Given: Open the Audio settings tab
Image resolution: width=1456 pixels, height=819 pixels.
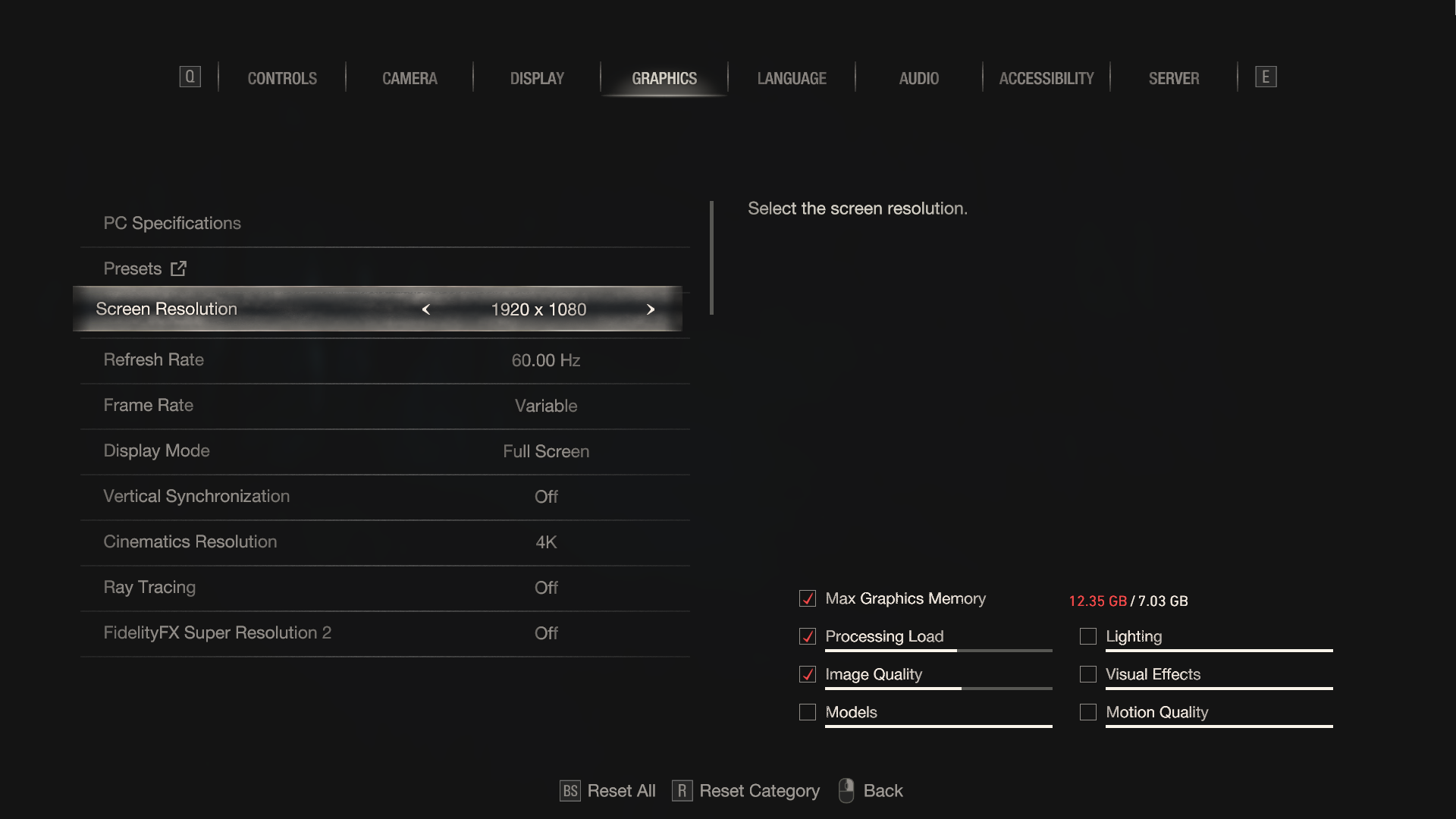Looking at the screenshot, I should pos(918,78).
